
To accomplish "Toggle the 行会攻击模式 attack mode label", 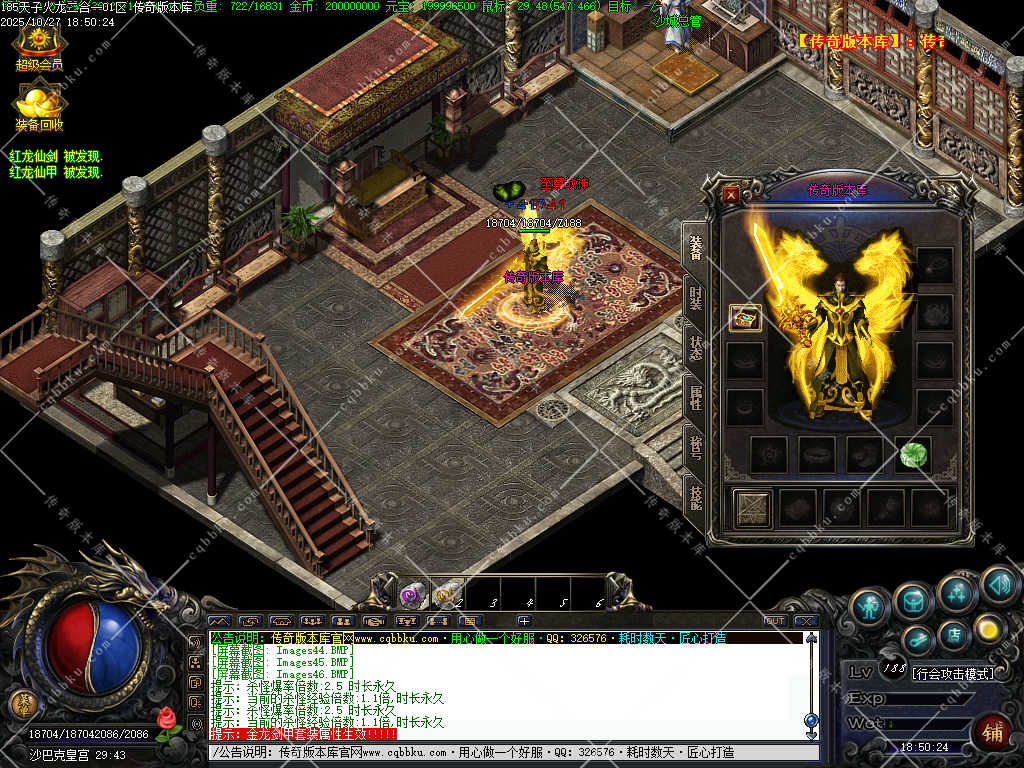I will click(x=953, y=674).
